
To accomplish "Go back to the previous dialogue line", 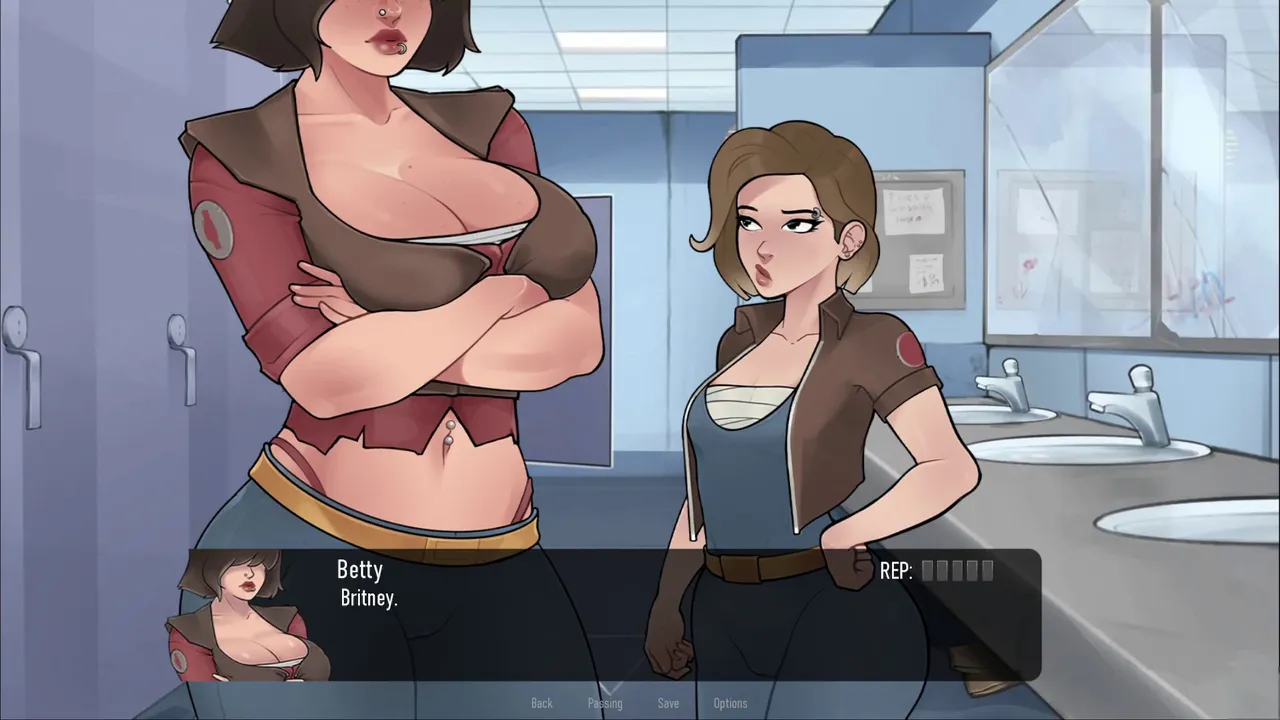I will 541,703.
